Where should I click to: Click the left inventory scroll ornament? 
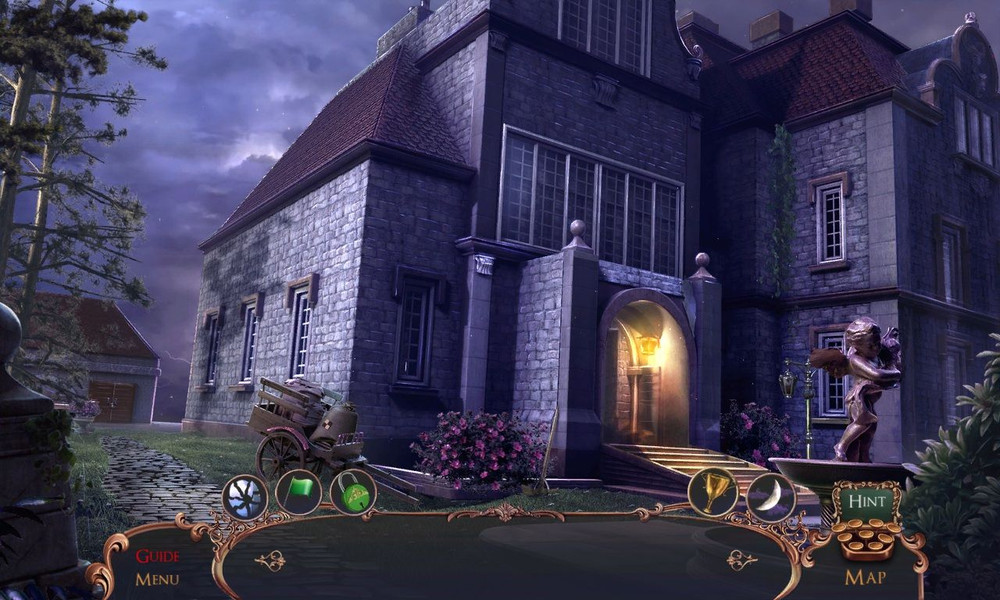coord(270,561)
